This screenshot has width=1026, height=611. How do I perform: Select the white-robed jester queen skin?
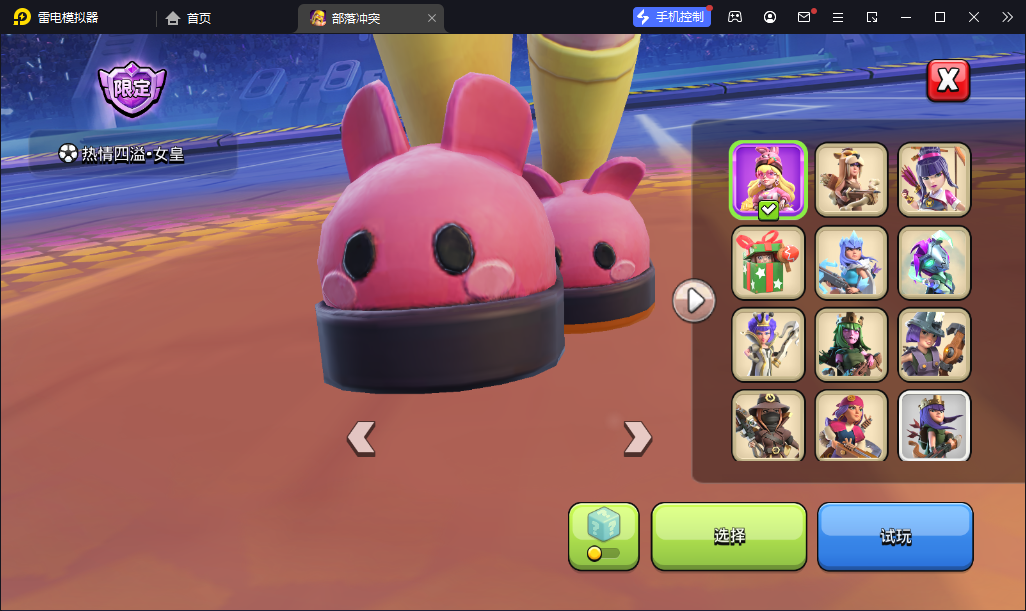coord(768,344)
